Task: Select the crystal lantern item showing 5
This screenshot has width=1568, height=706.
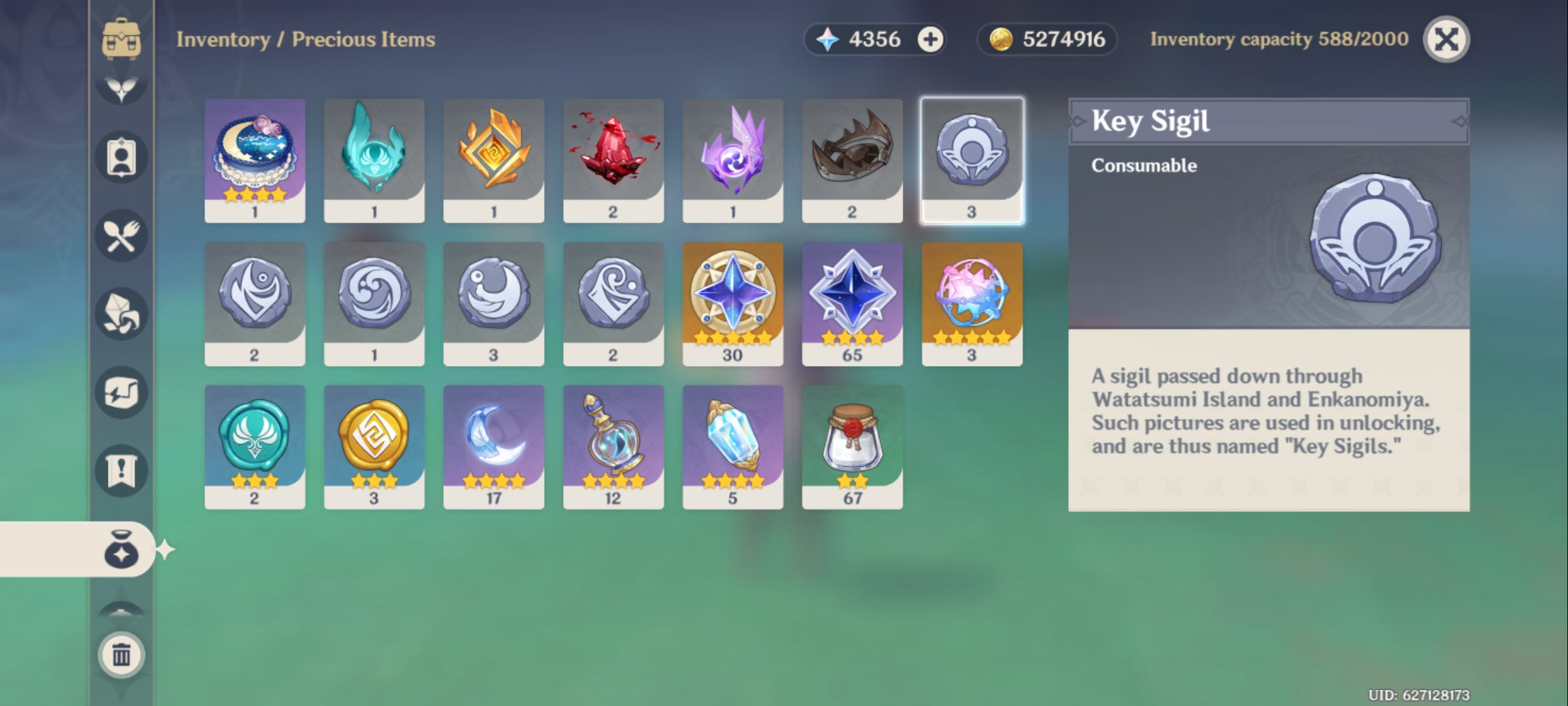Action: coord(733,445)
